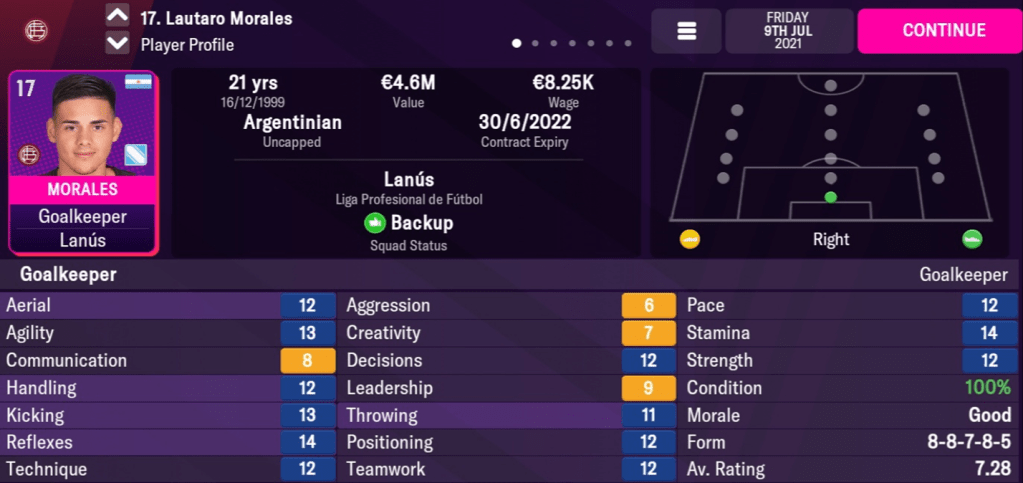Click the Form 8-8-7-8-5 row
1023x483 pixels.
pyautogui.click(x=850, y=442)
